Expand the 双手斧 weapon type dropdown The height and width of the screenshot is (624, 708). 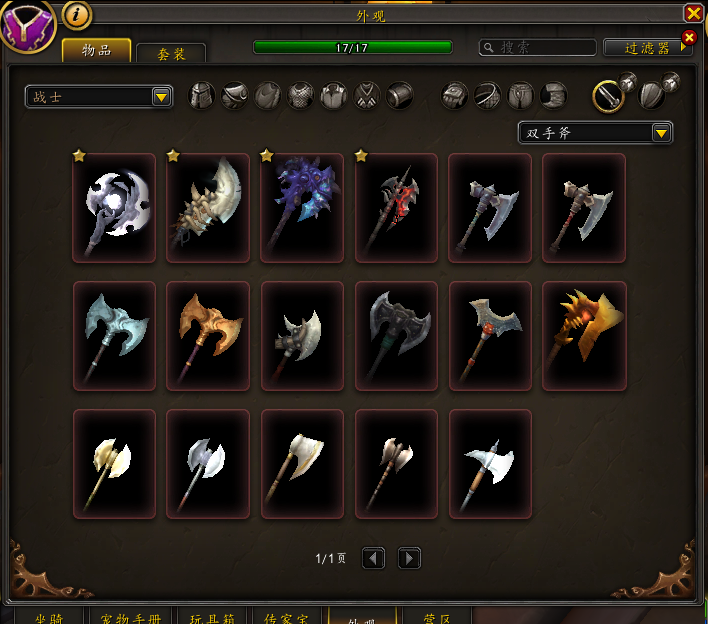click(595, 133)
